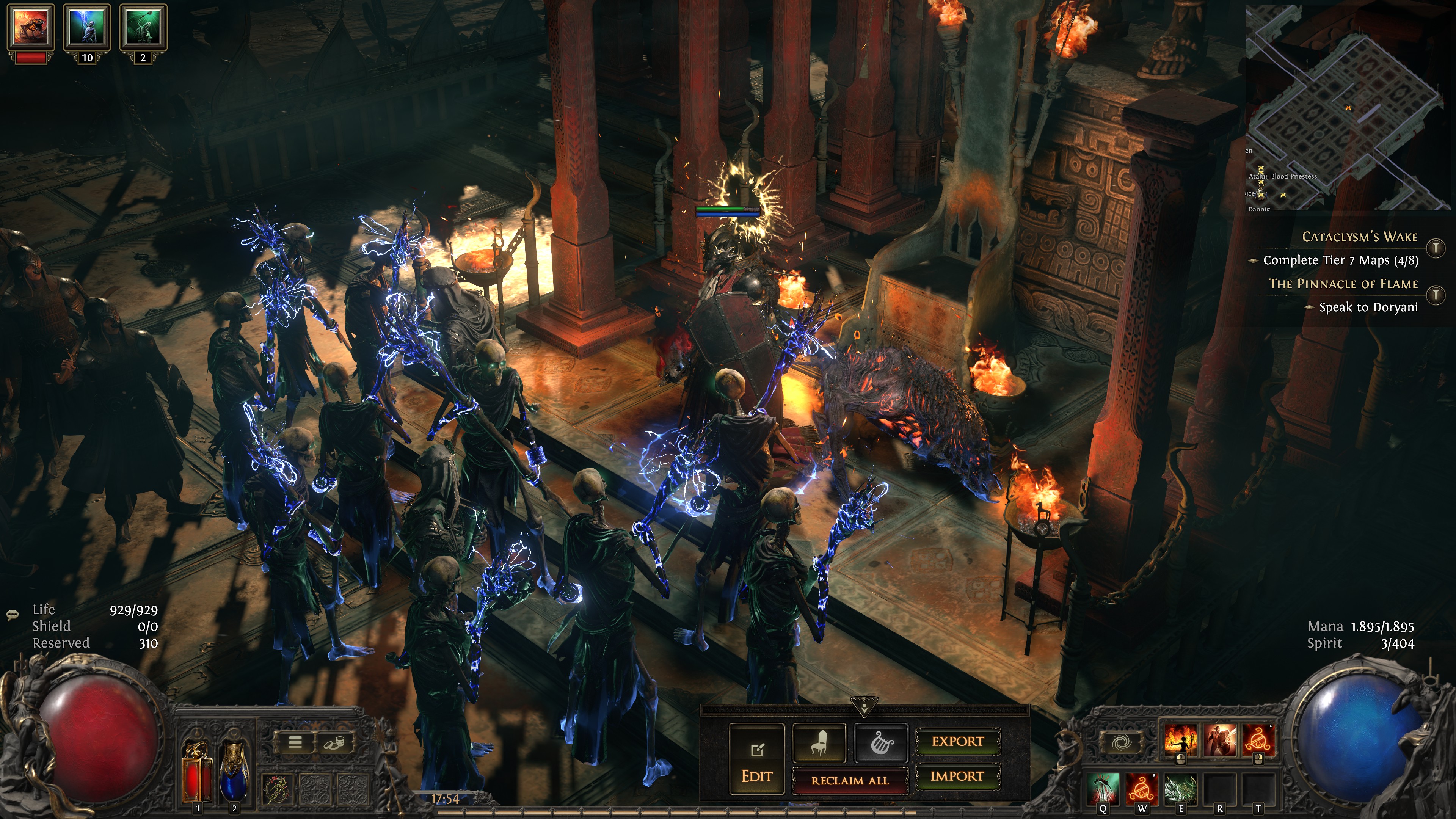Open the three-line menu button
Viewport: 1456px width, 819px height.
tap(295, 742)
